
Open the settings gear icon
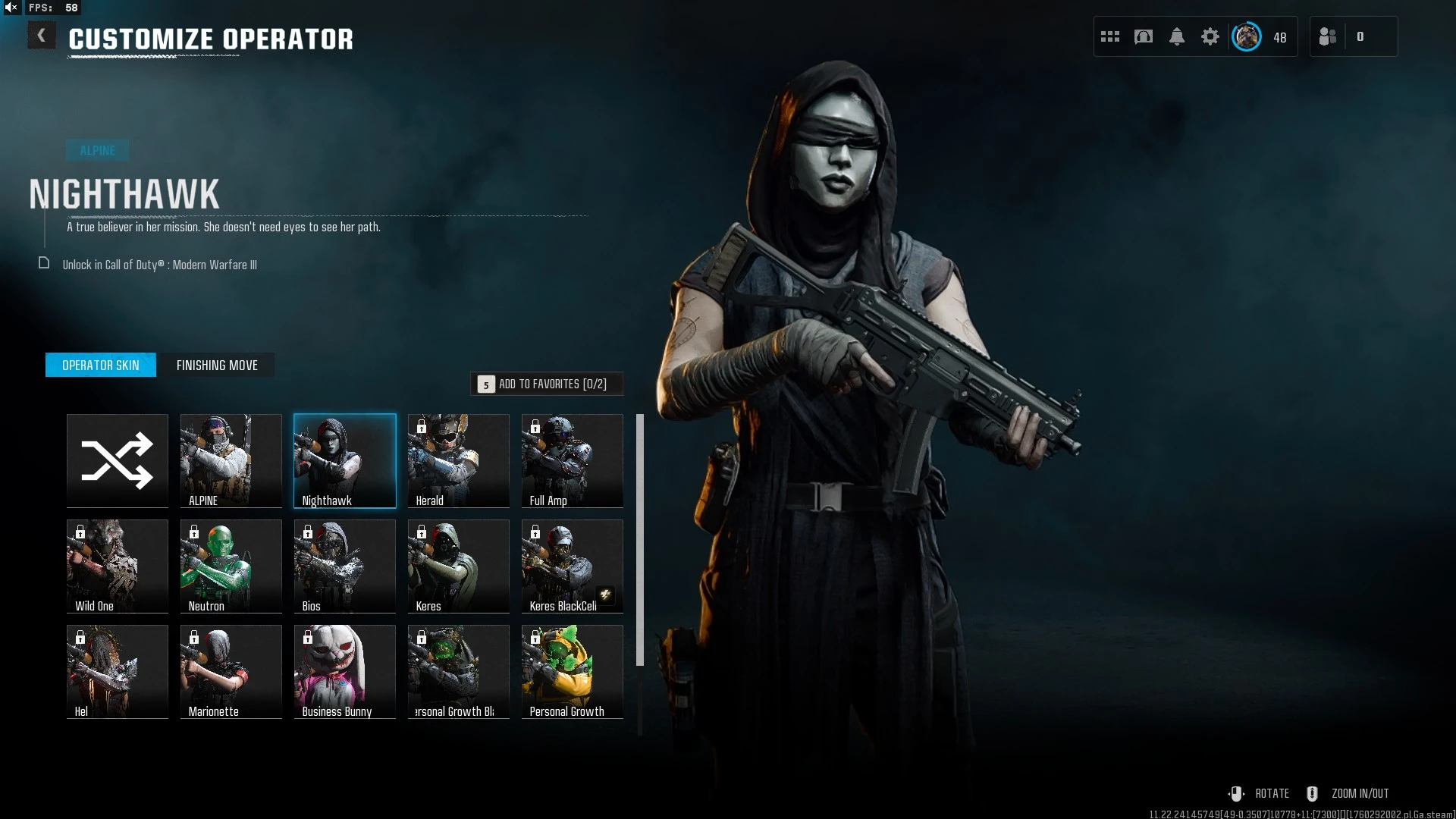[x=1210, y=36]
